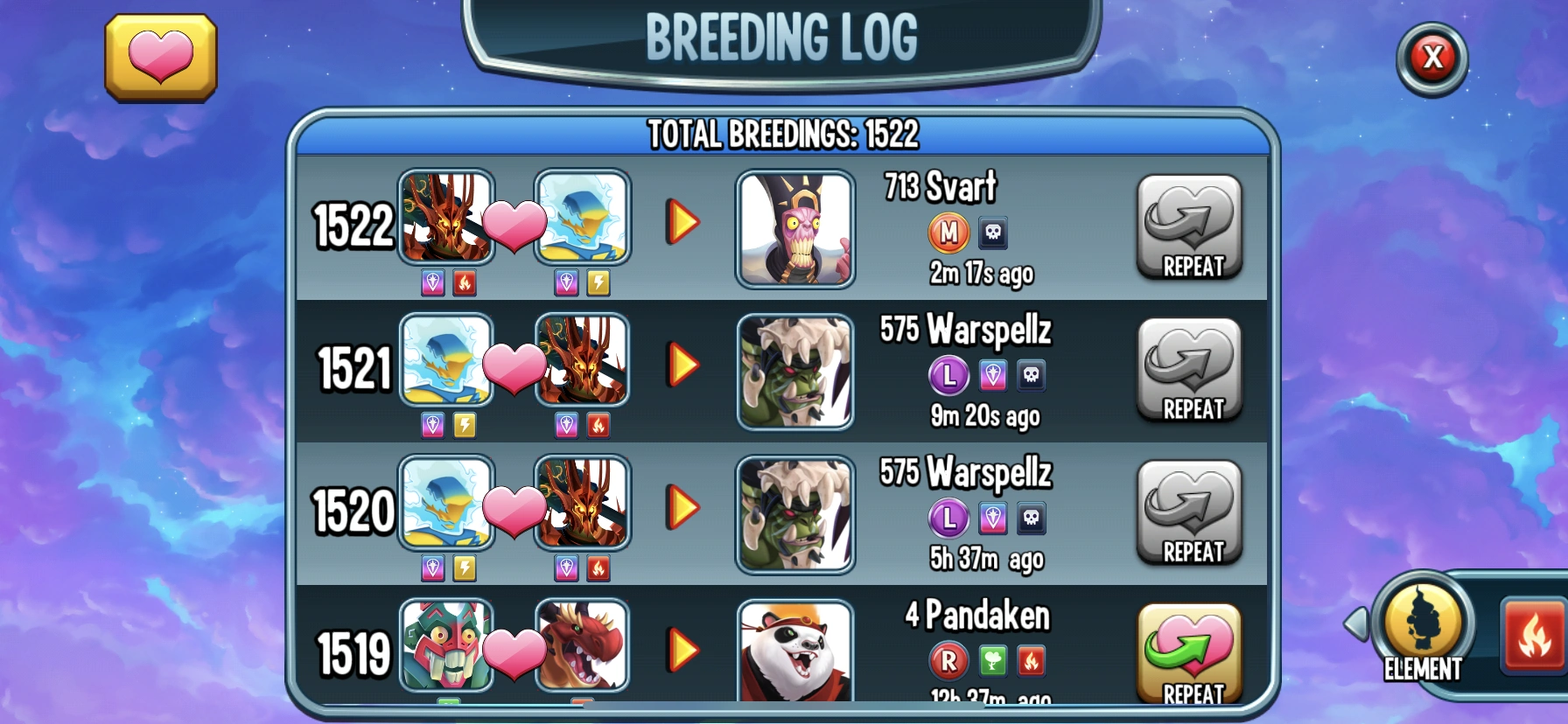Image resolution: width=1568 pixels, height=724 pixels.
Task: Click the Rare badge next to Pandaken
Action: [949, 662]
